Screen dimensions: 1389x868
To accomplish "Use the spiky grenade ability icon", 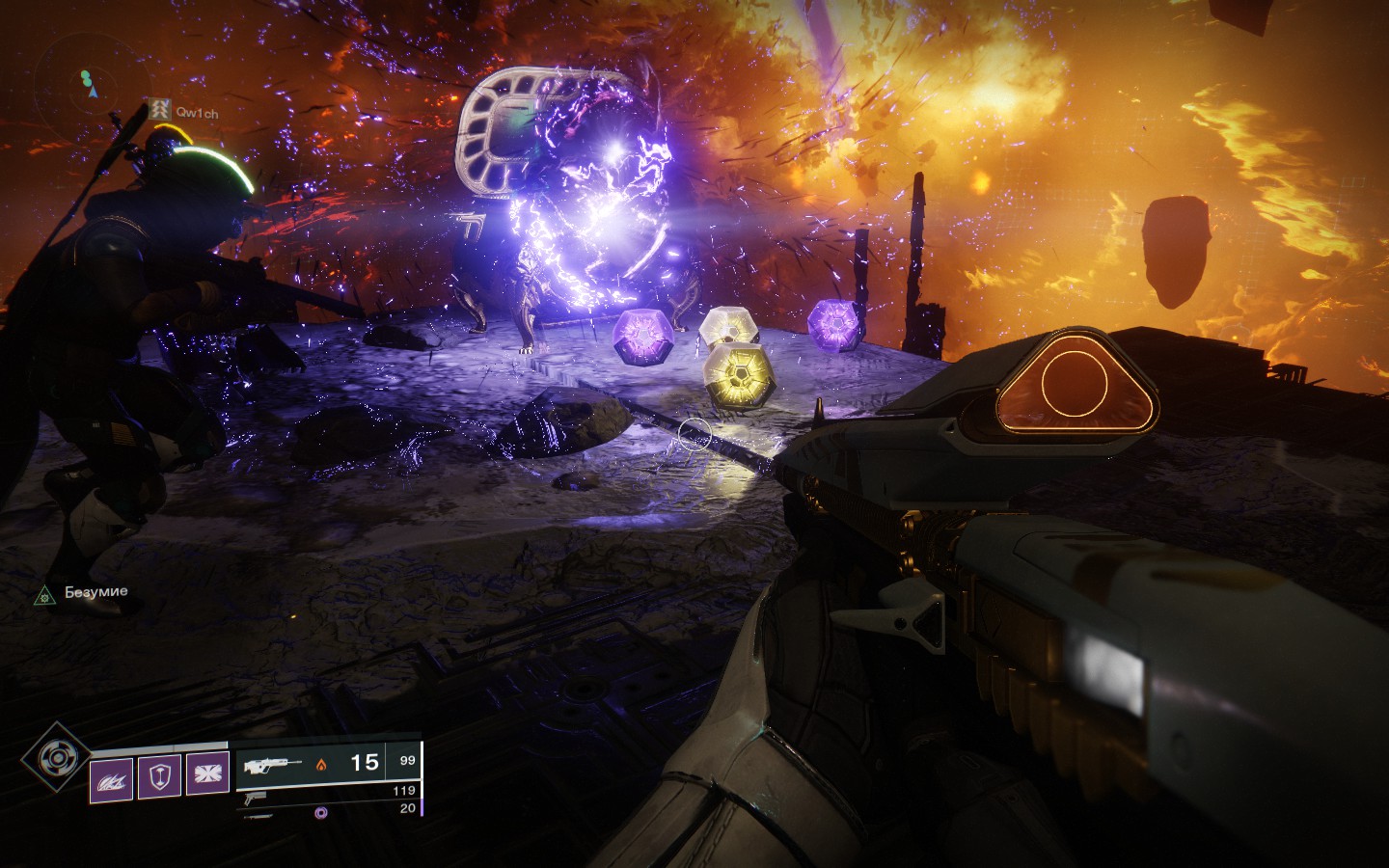I will point(110,776).
